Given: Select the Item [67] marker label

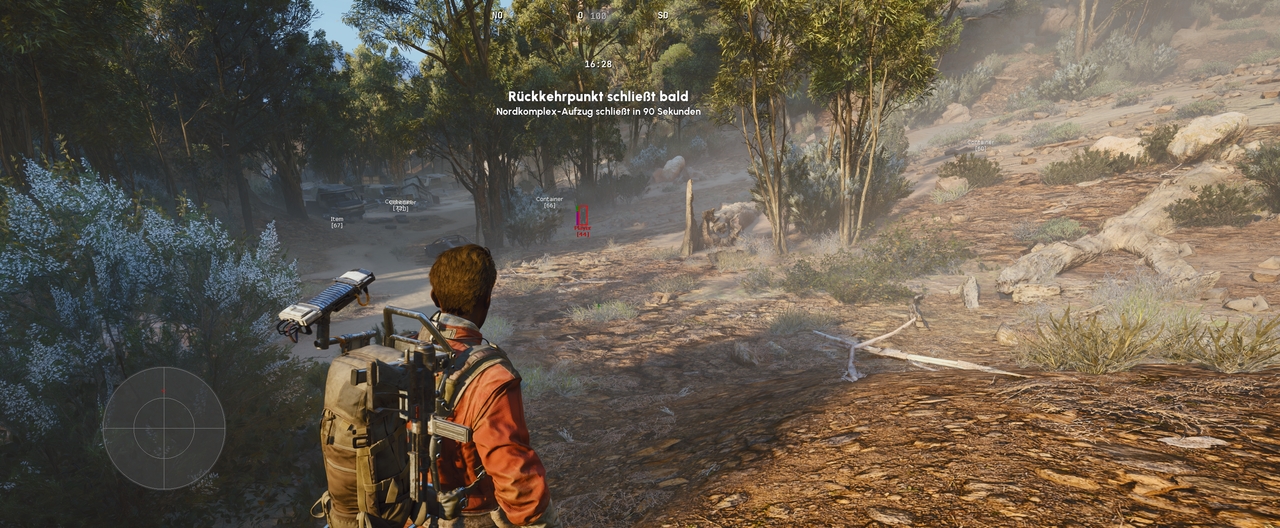Looking at the screenshot, I should [x=337, y=221].
